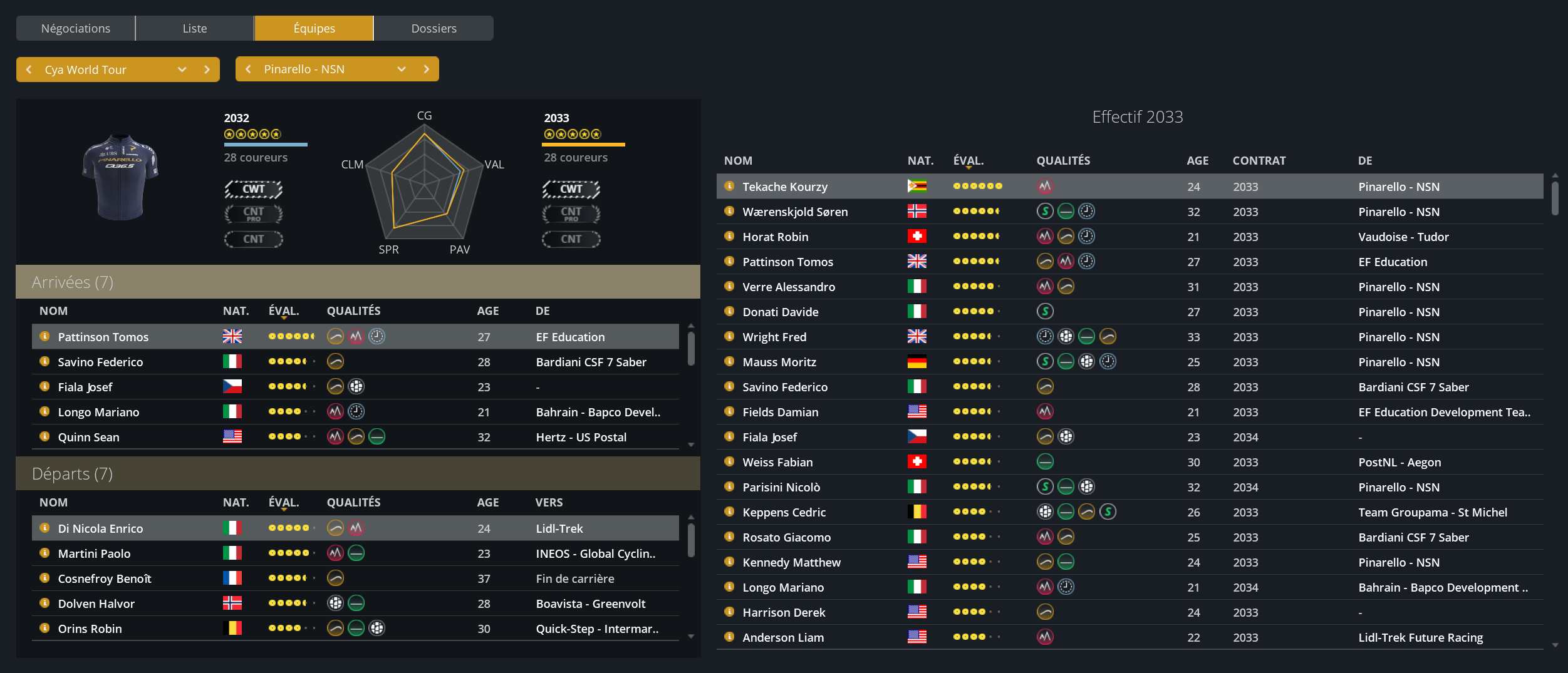This screenshot has height=673, width=1568.
Task: Sort the roster by the AGE column
Action: tap(1197, 160)
